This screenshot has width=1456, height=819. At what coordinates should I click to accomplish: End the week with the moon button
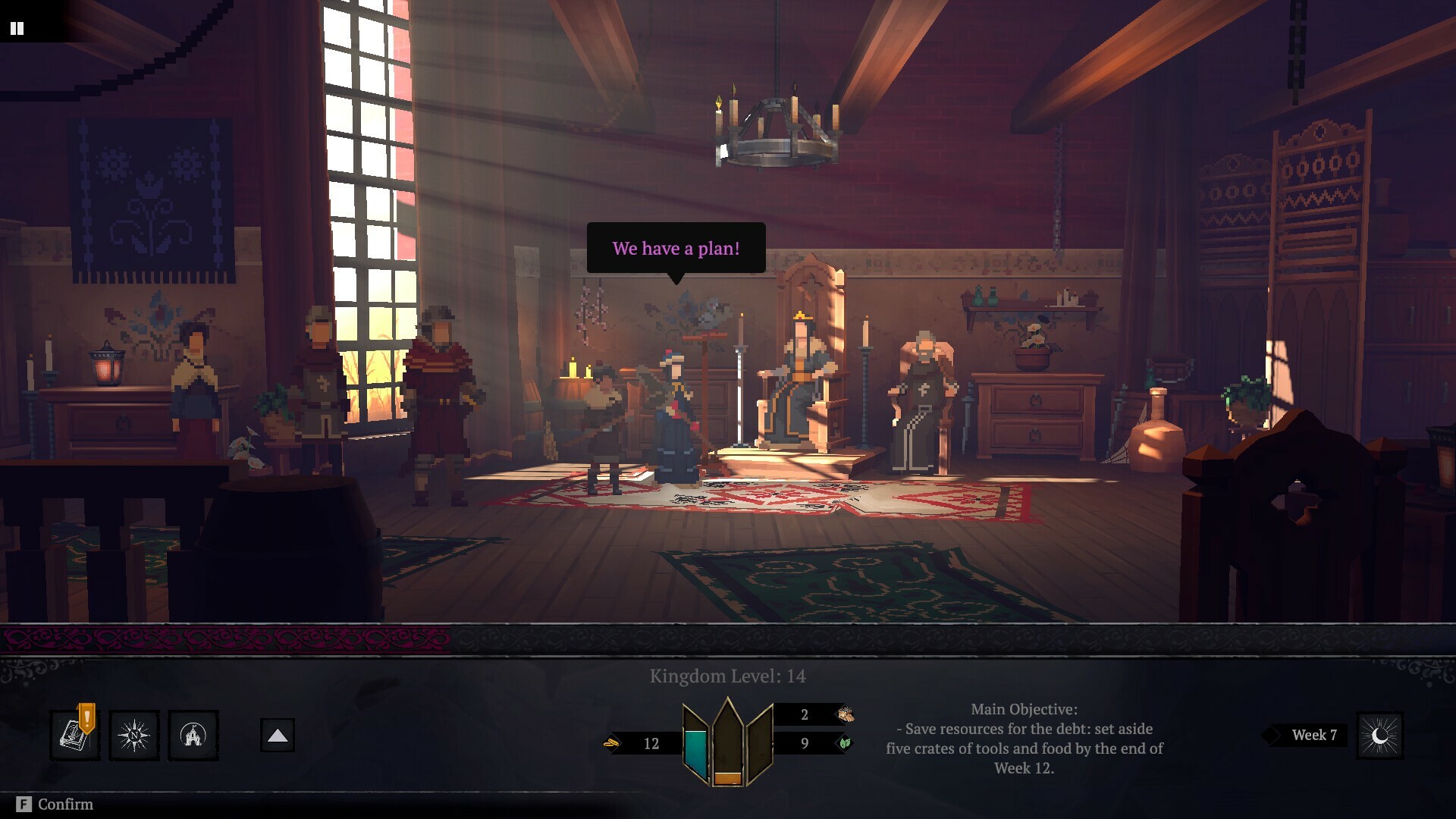click(x=1379, y=735)
